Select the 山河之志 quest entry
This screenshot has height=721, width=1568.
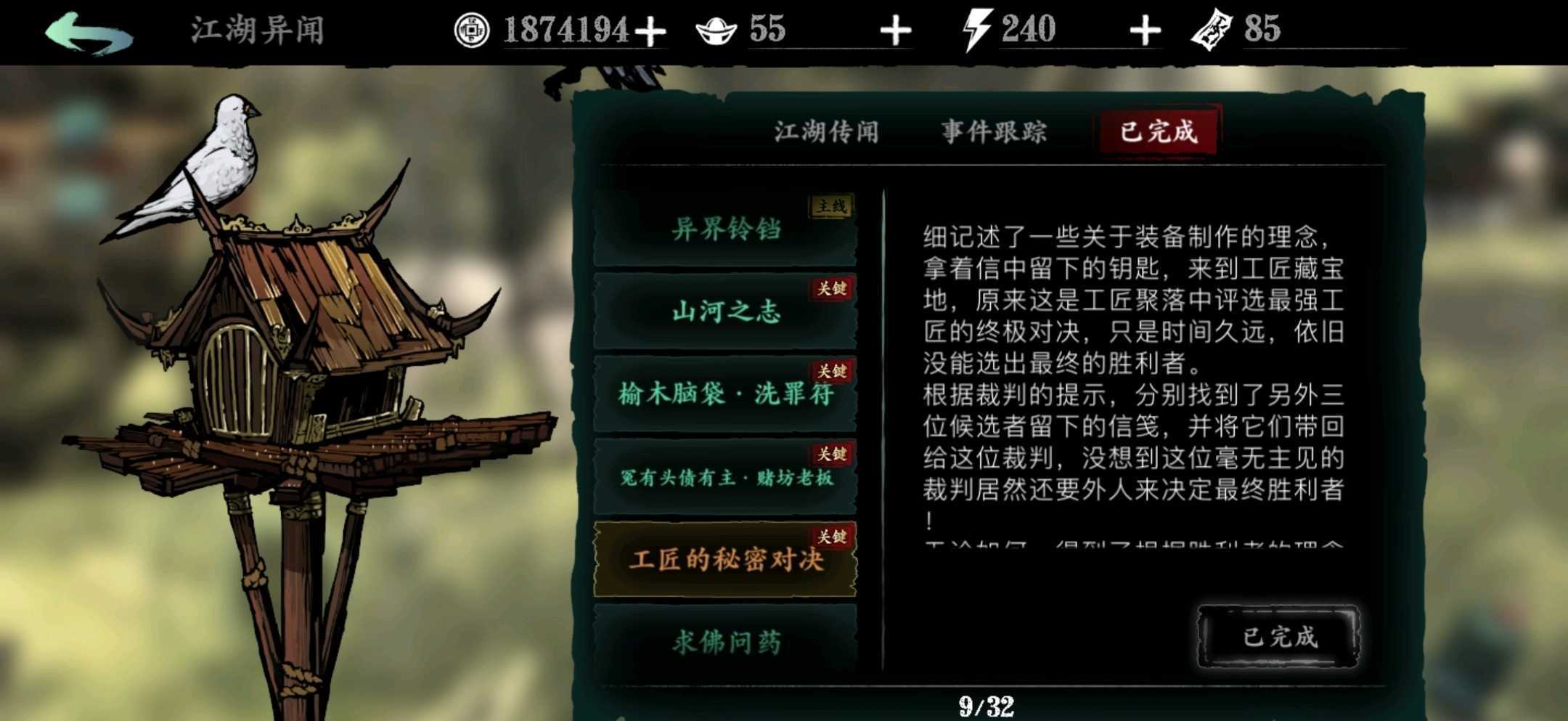[726, 312]
